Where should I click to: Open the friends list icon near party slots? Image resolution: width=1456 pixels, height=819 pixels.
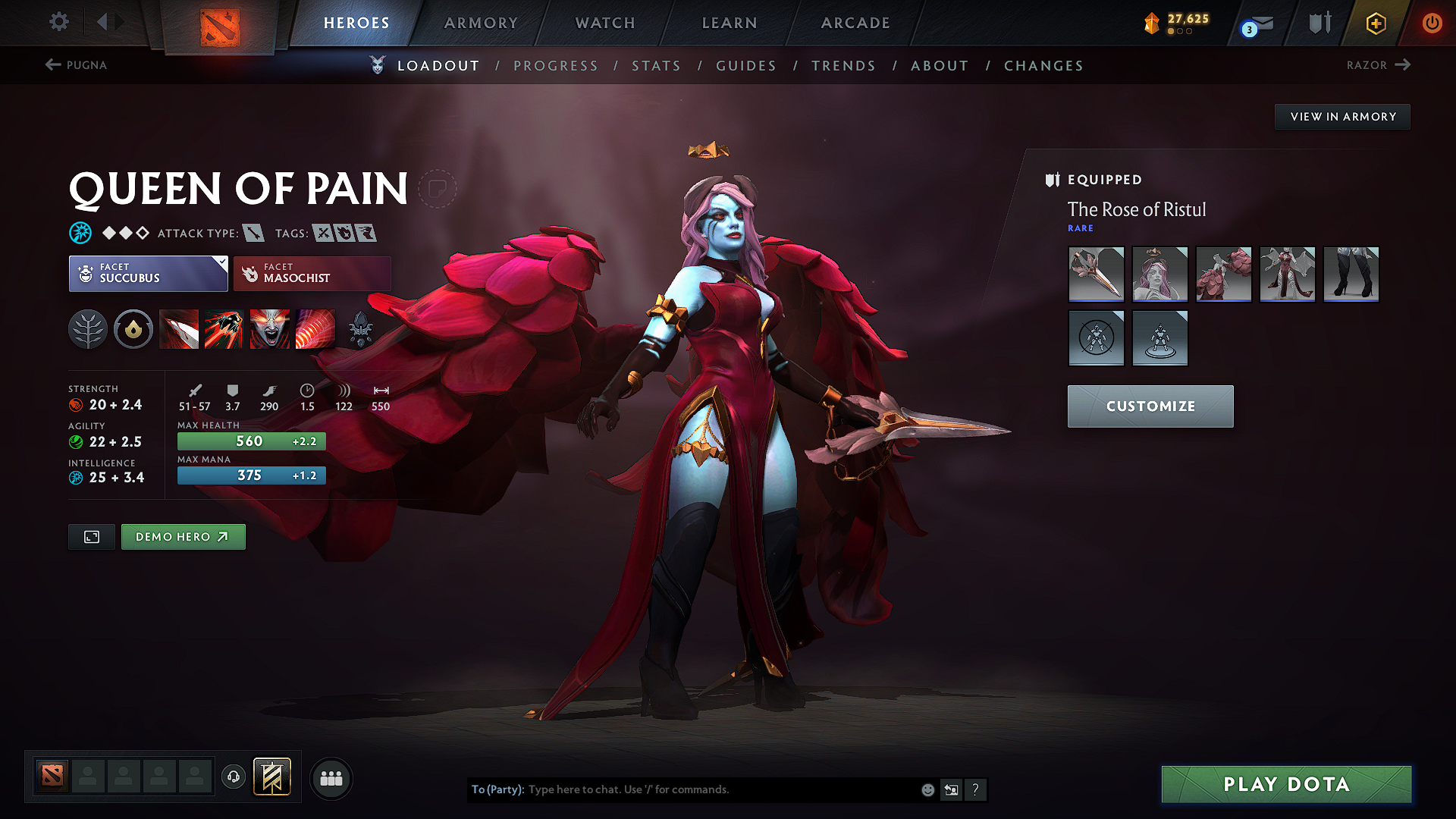point(330,778)
